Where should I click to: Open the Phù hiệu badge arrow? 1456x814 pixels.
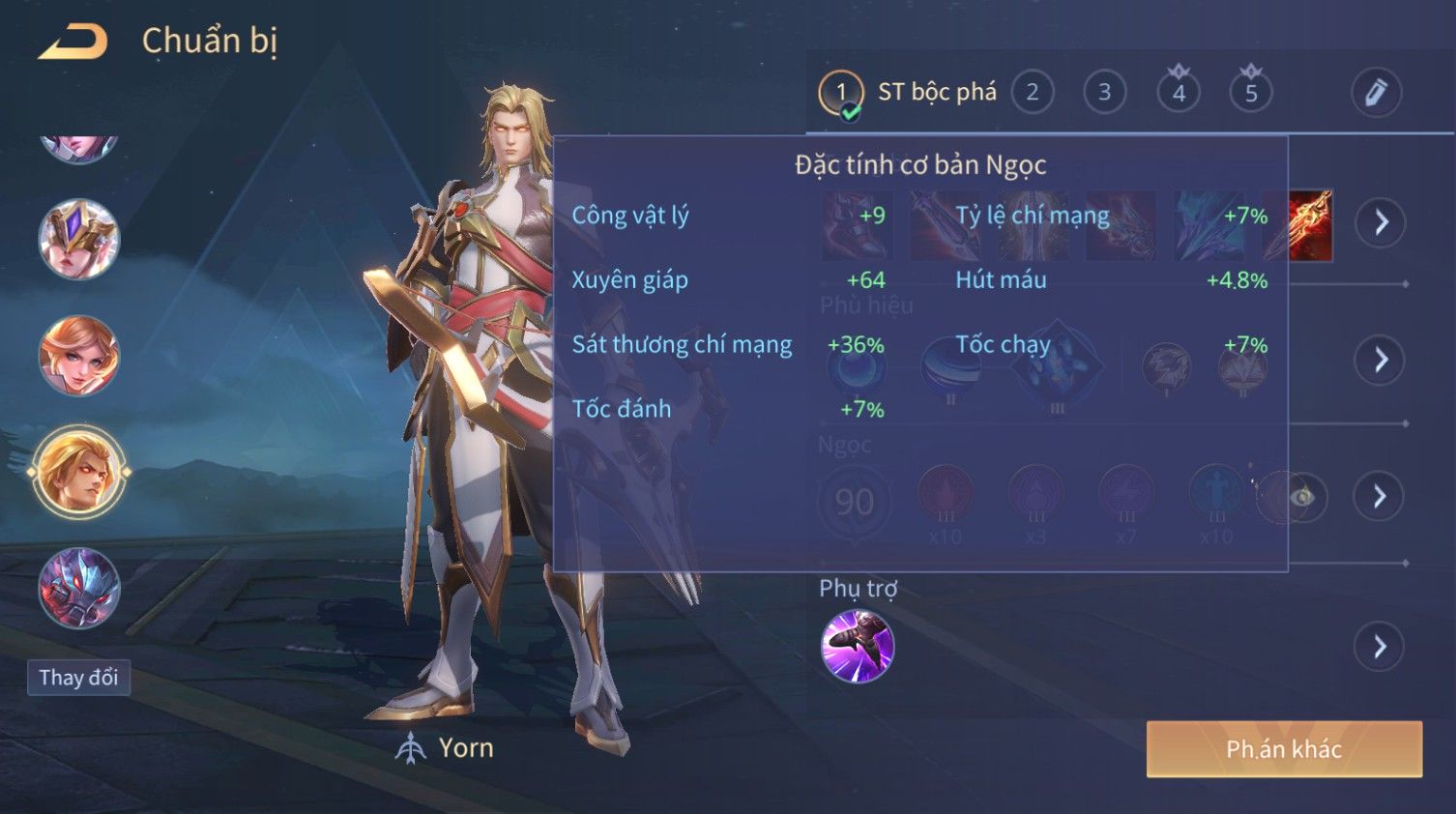tap(1380, 360)
